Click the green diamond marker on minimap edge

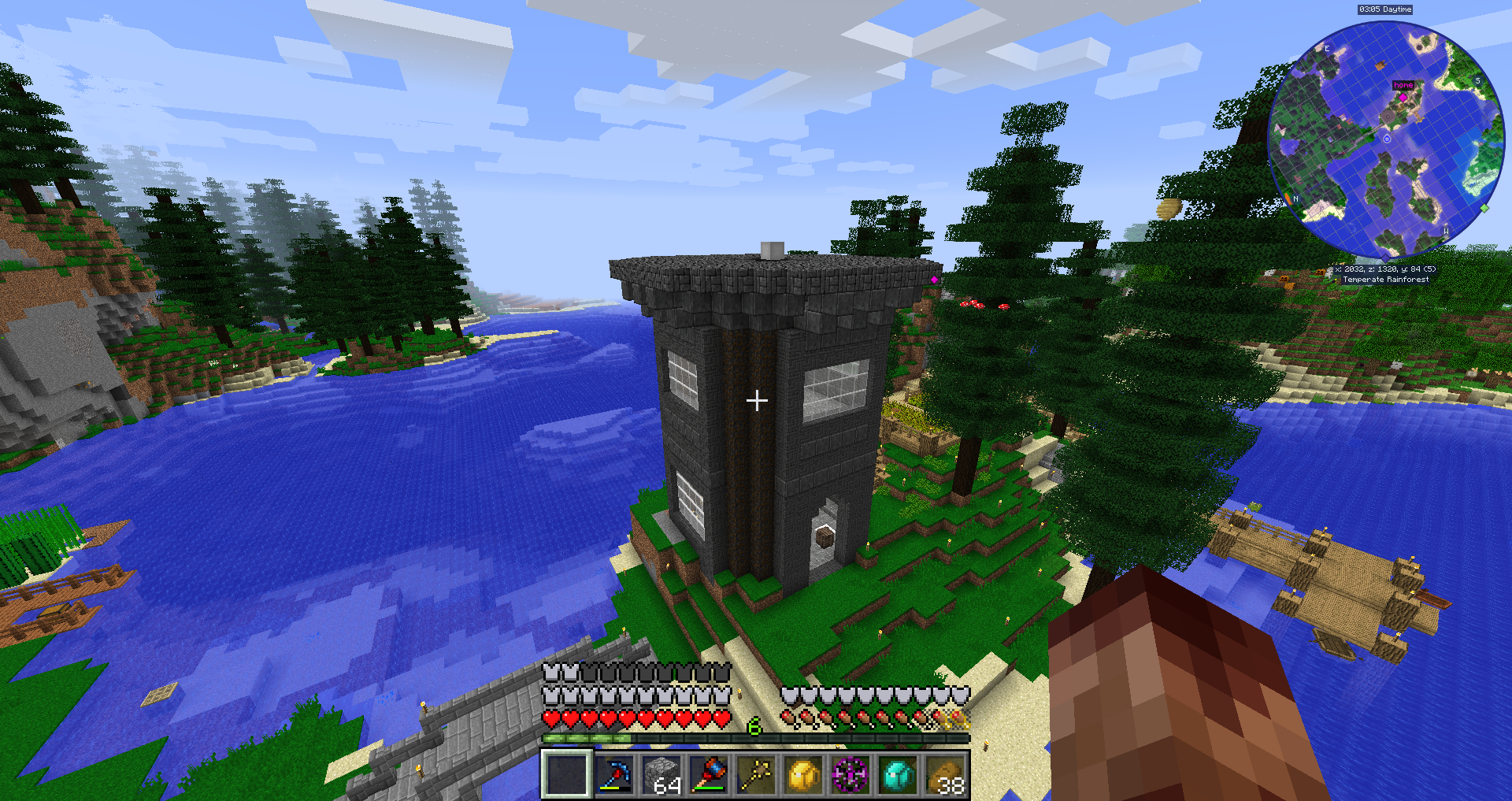coord(1484,208)
